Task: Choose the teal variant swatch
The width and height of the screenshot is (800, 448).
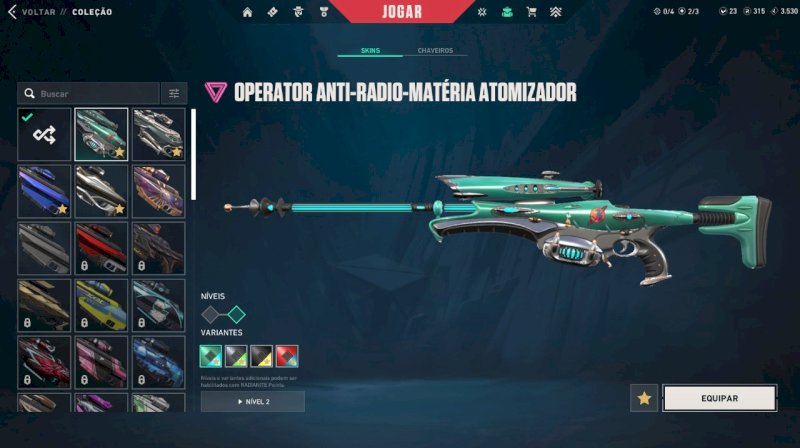Action: click(x=211, y=356)
